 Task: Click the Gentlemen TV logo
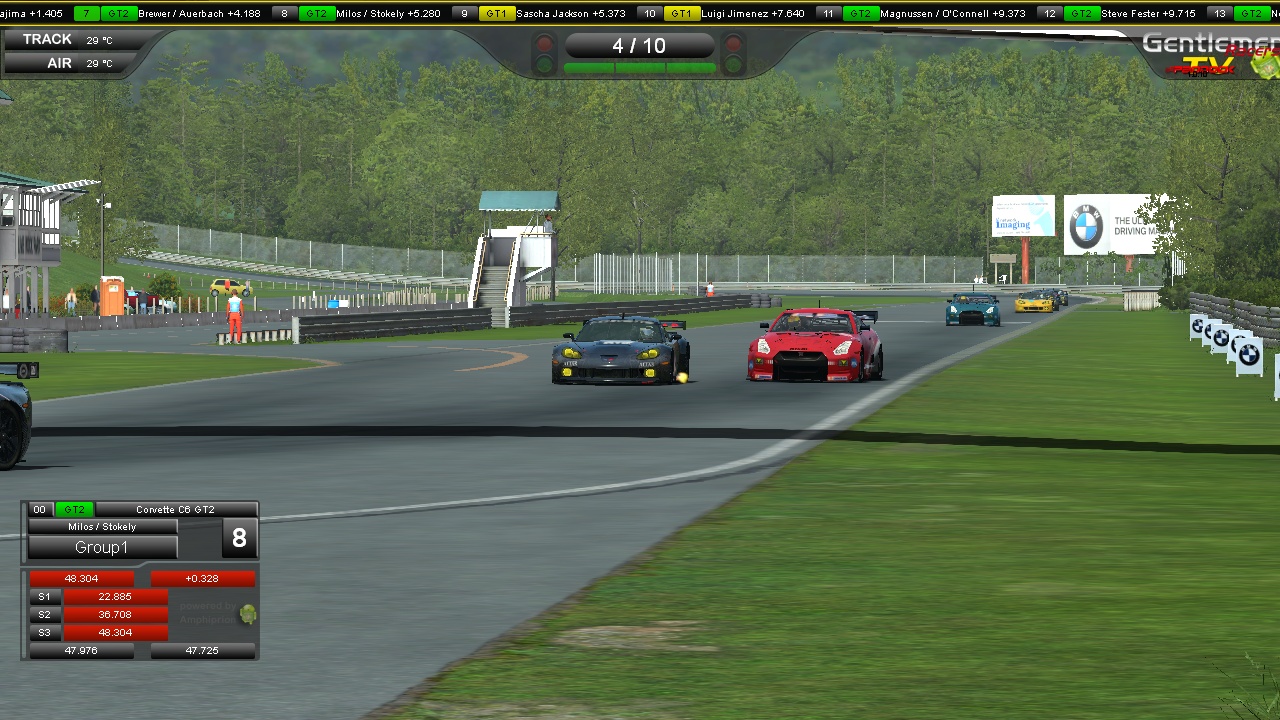click(x=1212, y=54)
